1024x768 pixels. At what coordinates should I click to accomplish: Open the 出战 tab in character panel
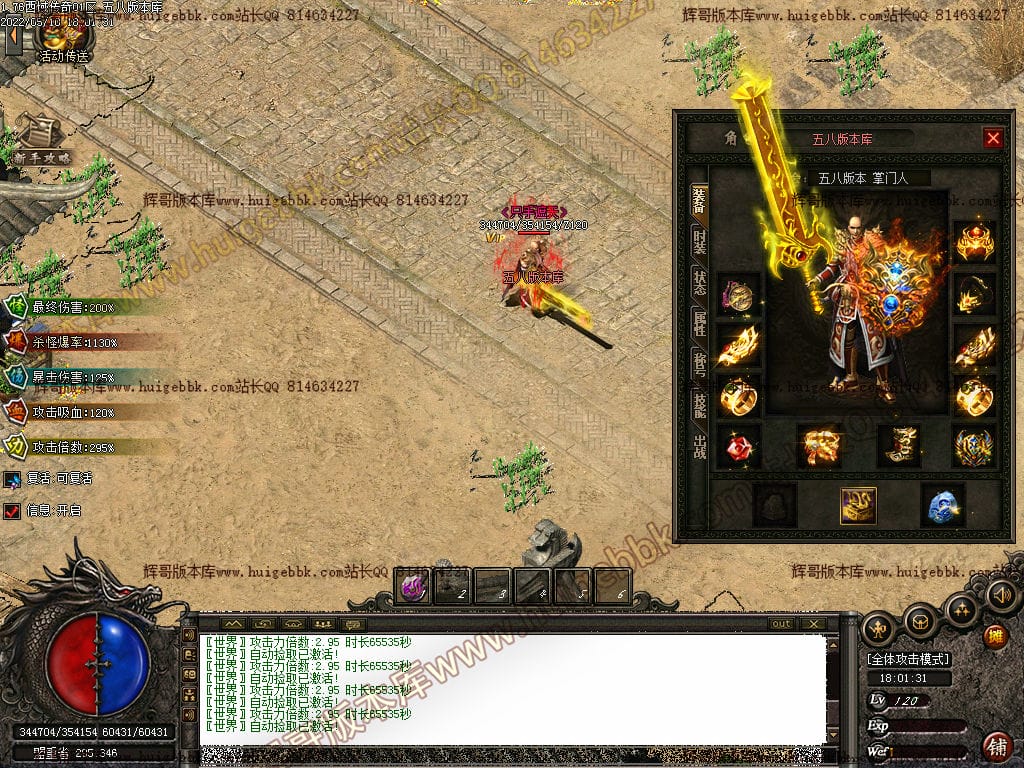point(699,445)
